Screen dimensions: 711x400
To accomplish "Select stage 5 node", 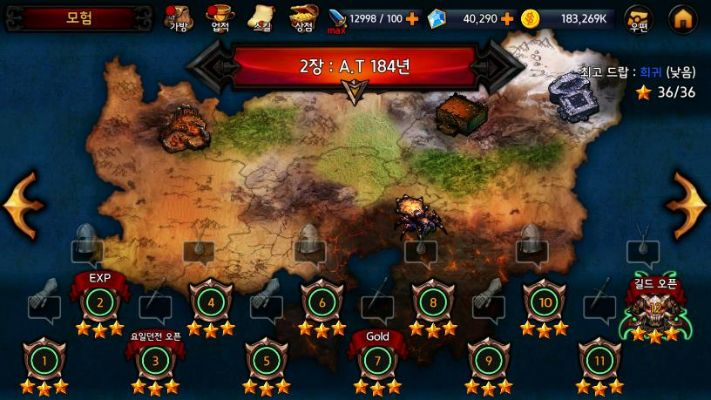I will pos(264,359).
